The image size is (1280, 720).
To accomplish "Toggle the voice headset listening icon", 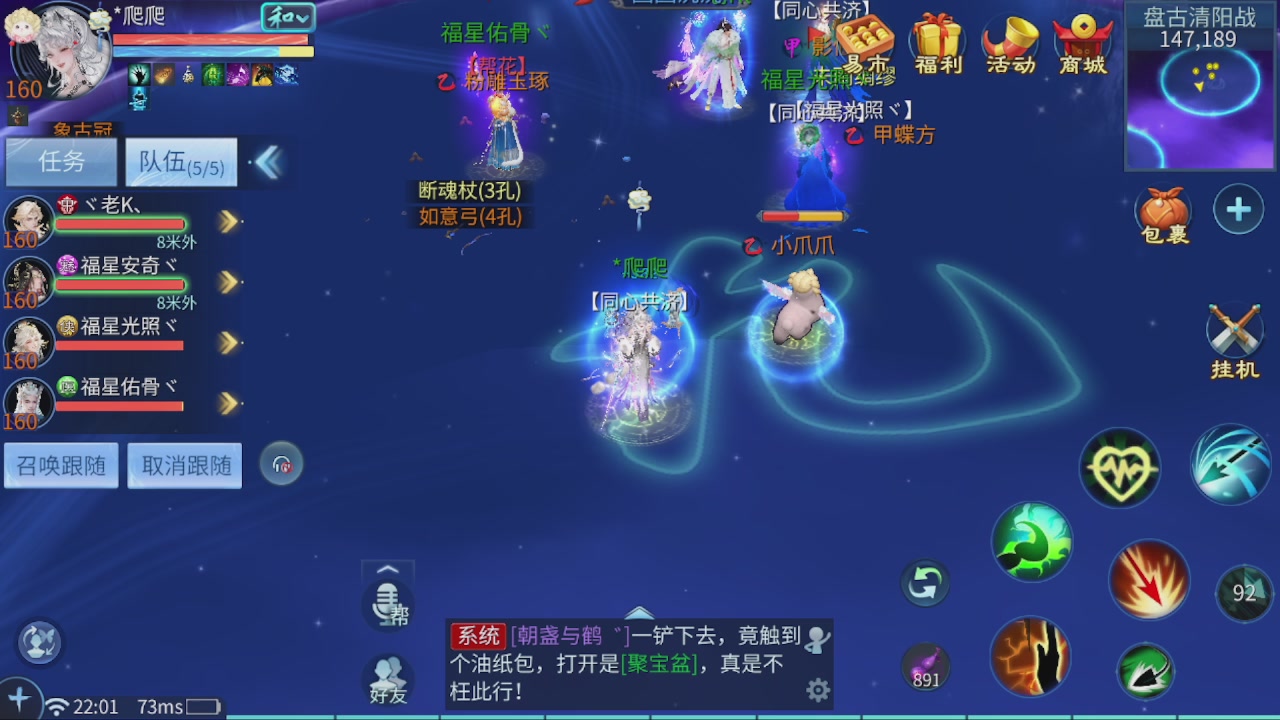I will [281, 463].
